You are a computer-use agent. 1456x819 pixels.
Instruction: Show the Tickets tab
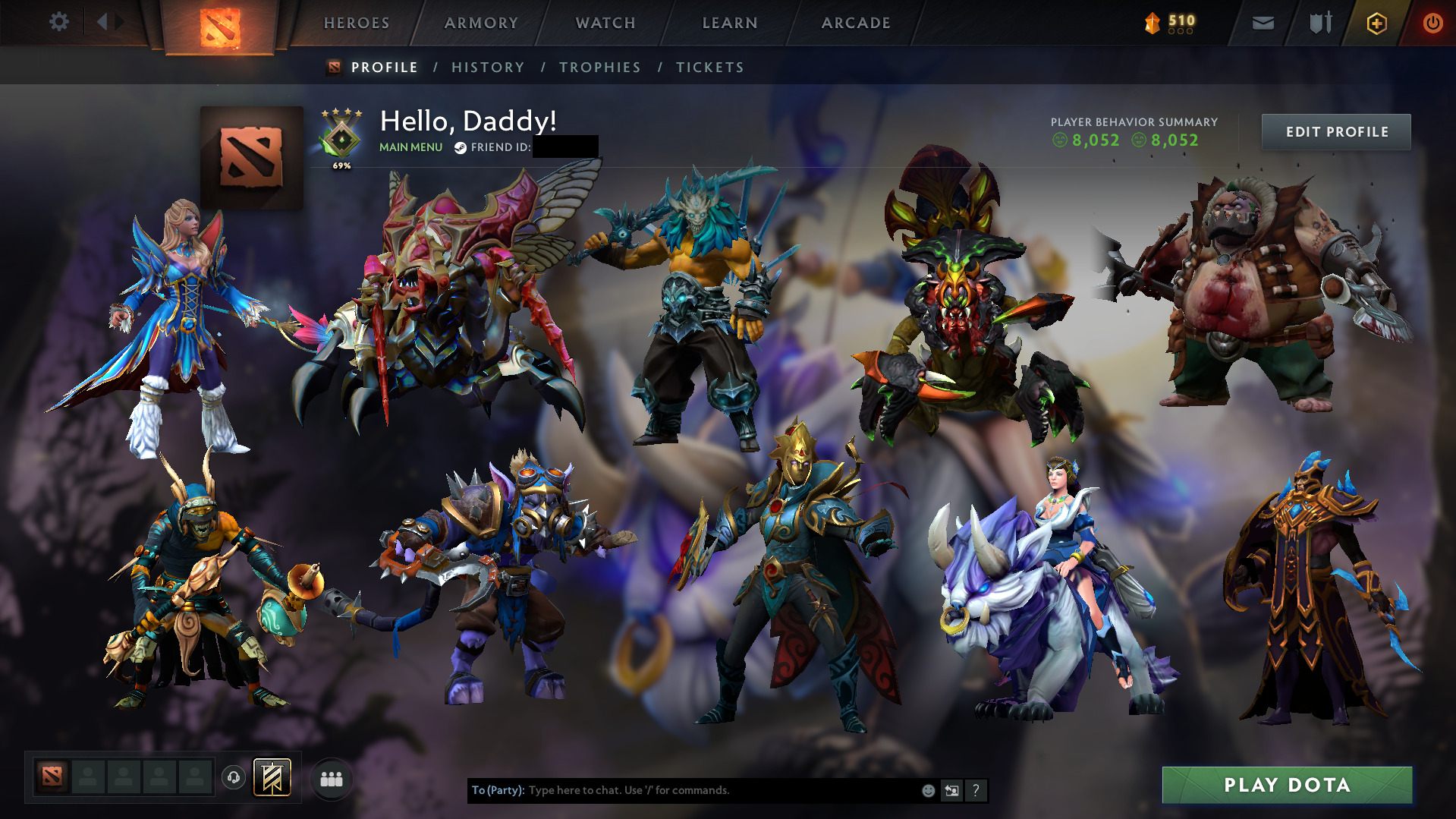[709, 68]
